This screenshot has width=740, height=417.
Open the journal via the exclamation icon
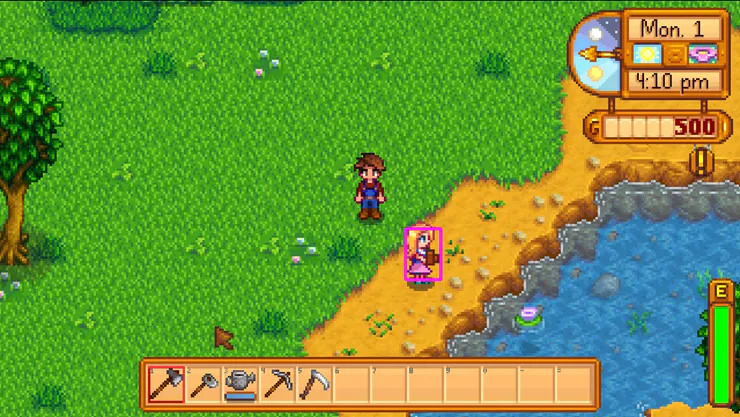tap(702, 161)
